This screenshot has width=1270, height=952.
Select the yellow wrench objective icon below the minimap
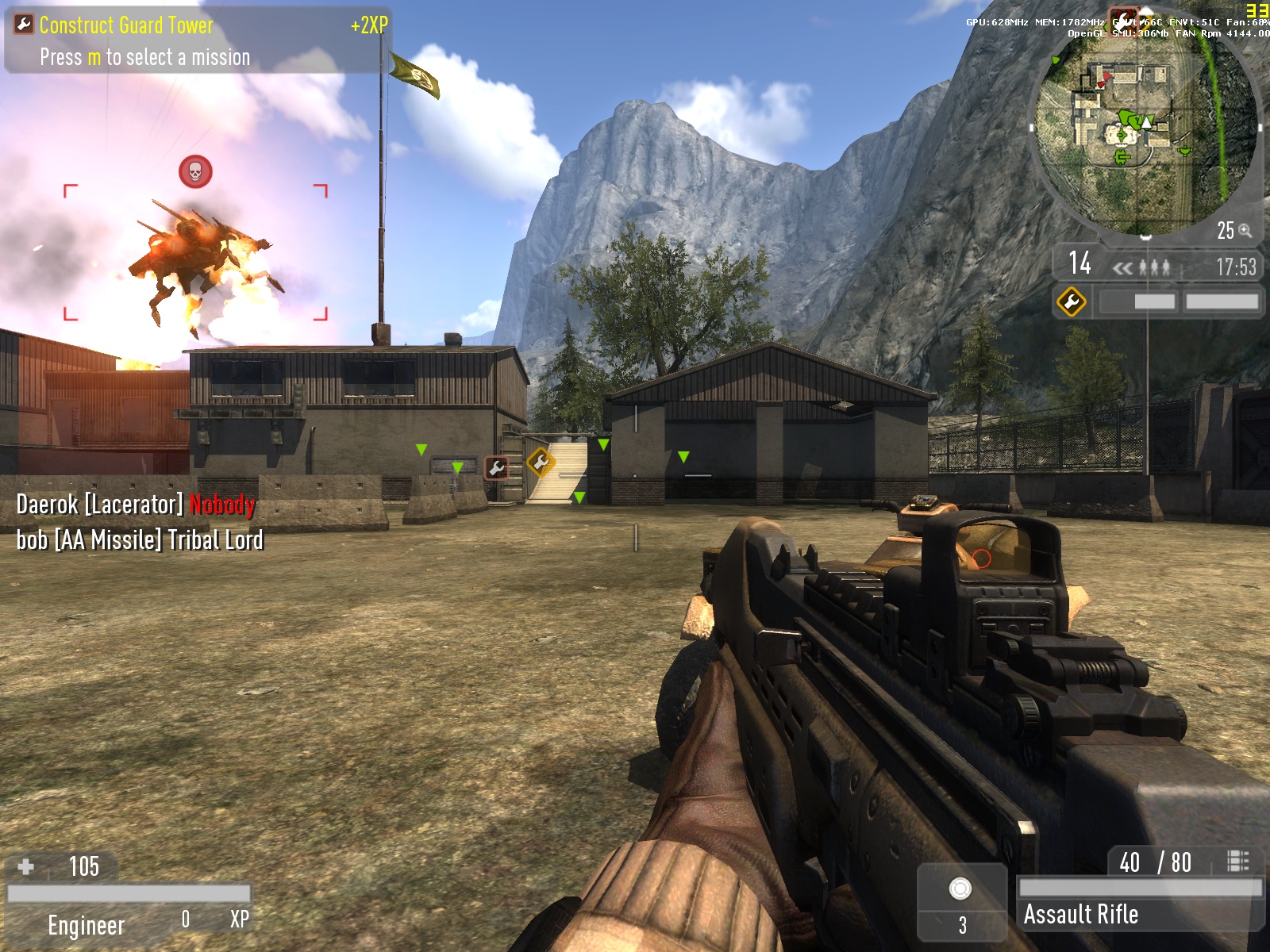point(1071,302)
